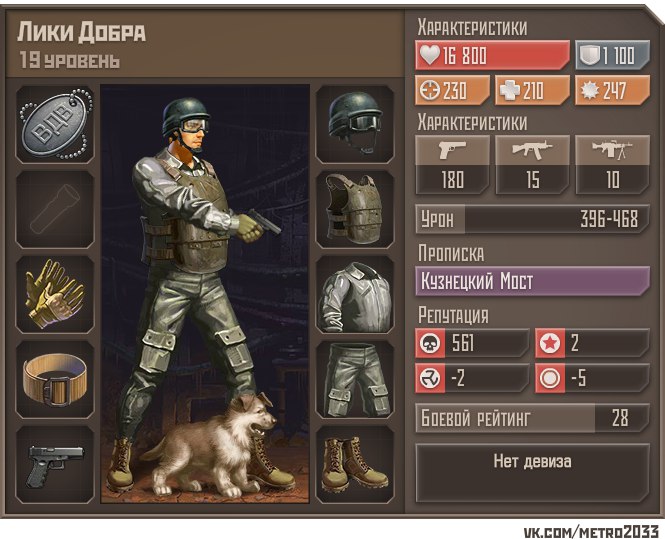Open the tan belt equipment slot
The width and height of the screenshot is (665, 539).
point(55,380)
